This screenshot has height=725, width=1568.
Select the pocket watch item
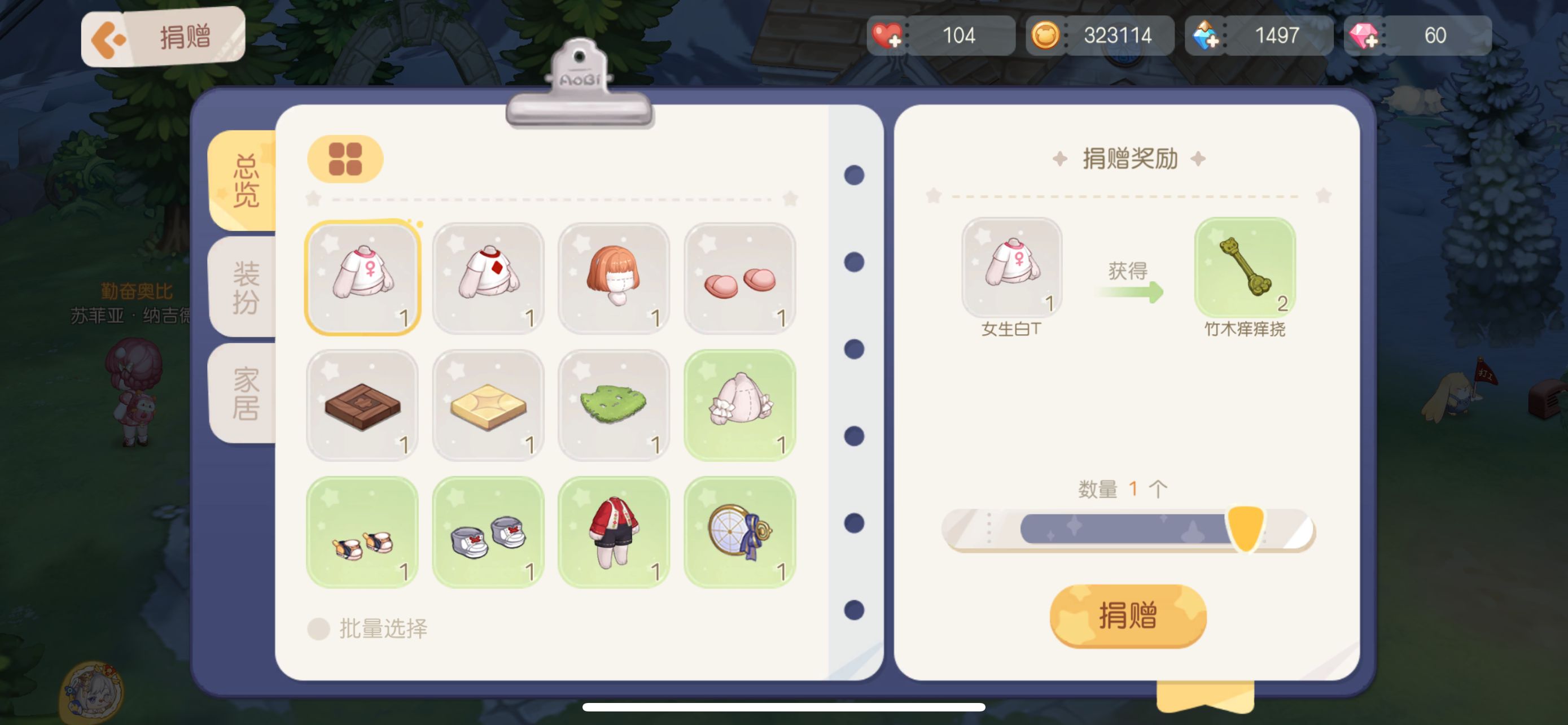click(739, 532)
